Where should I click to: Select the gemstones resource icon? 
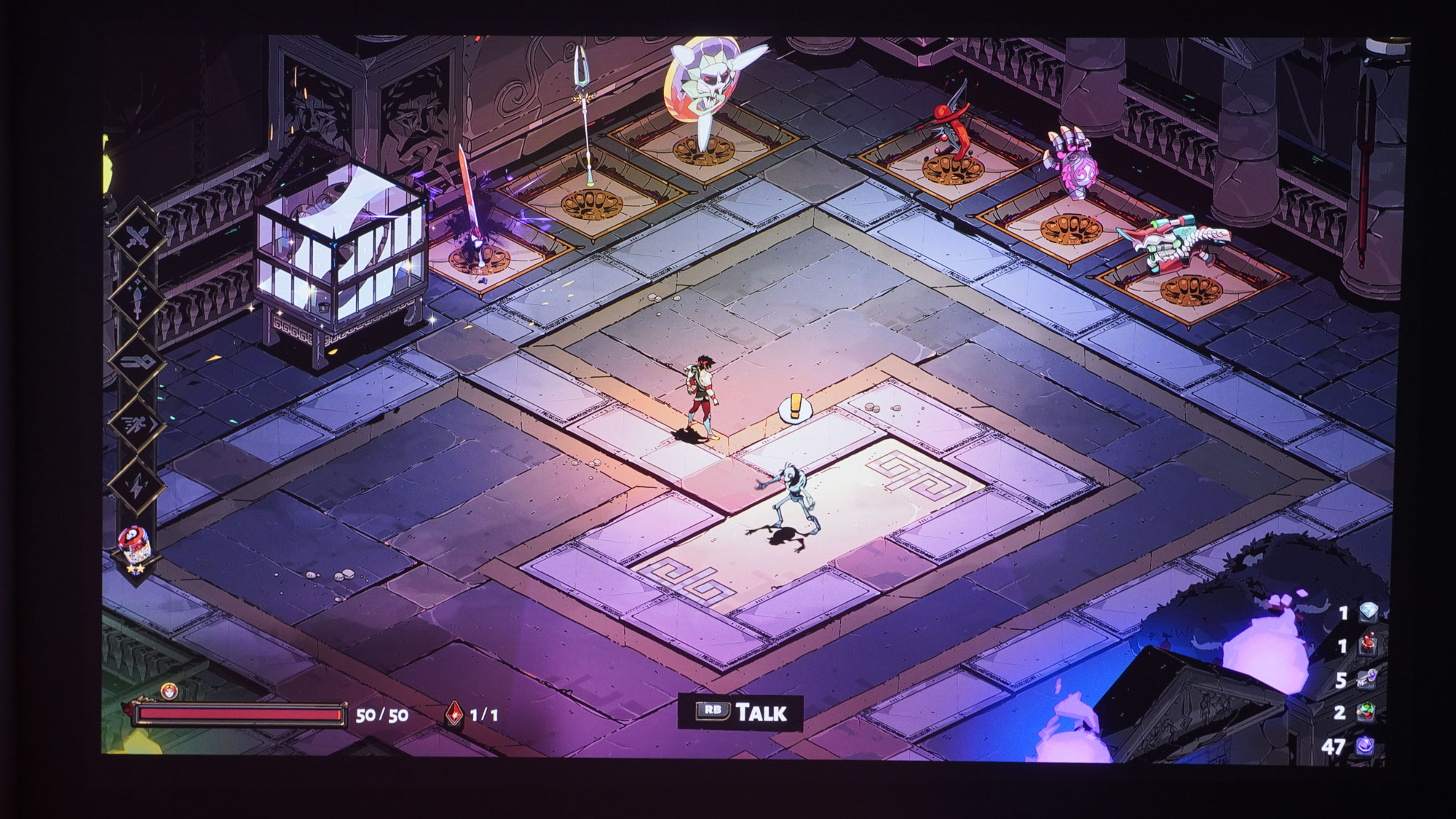click(1368, 712)
